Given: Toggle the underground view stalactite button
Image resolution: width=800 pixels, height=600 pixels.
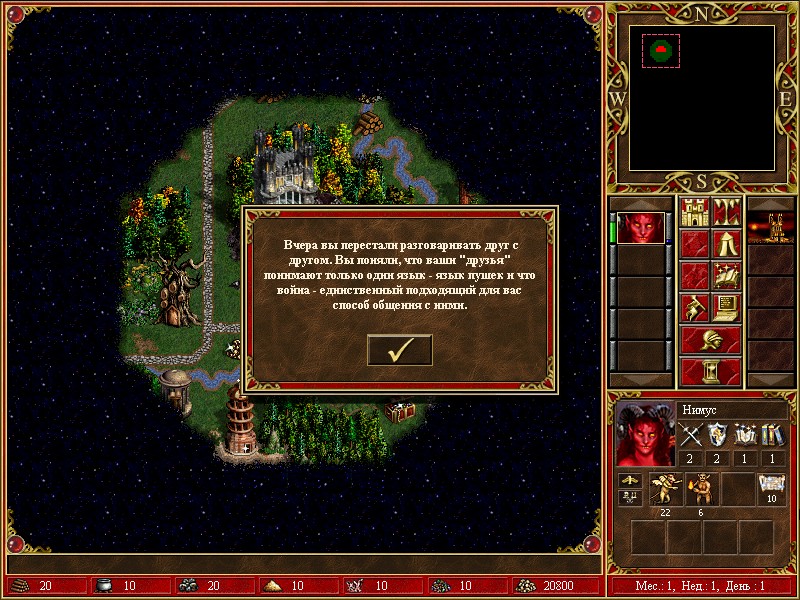Looking at the screenshot, I should click(726, 212).
